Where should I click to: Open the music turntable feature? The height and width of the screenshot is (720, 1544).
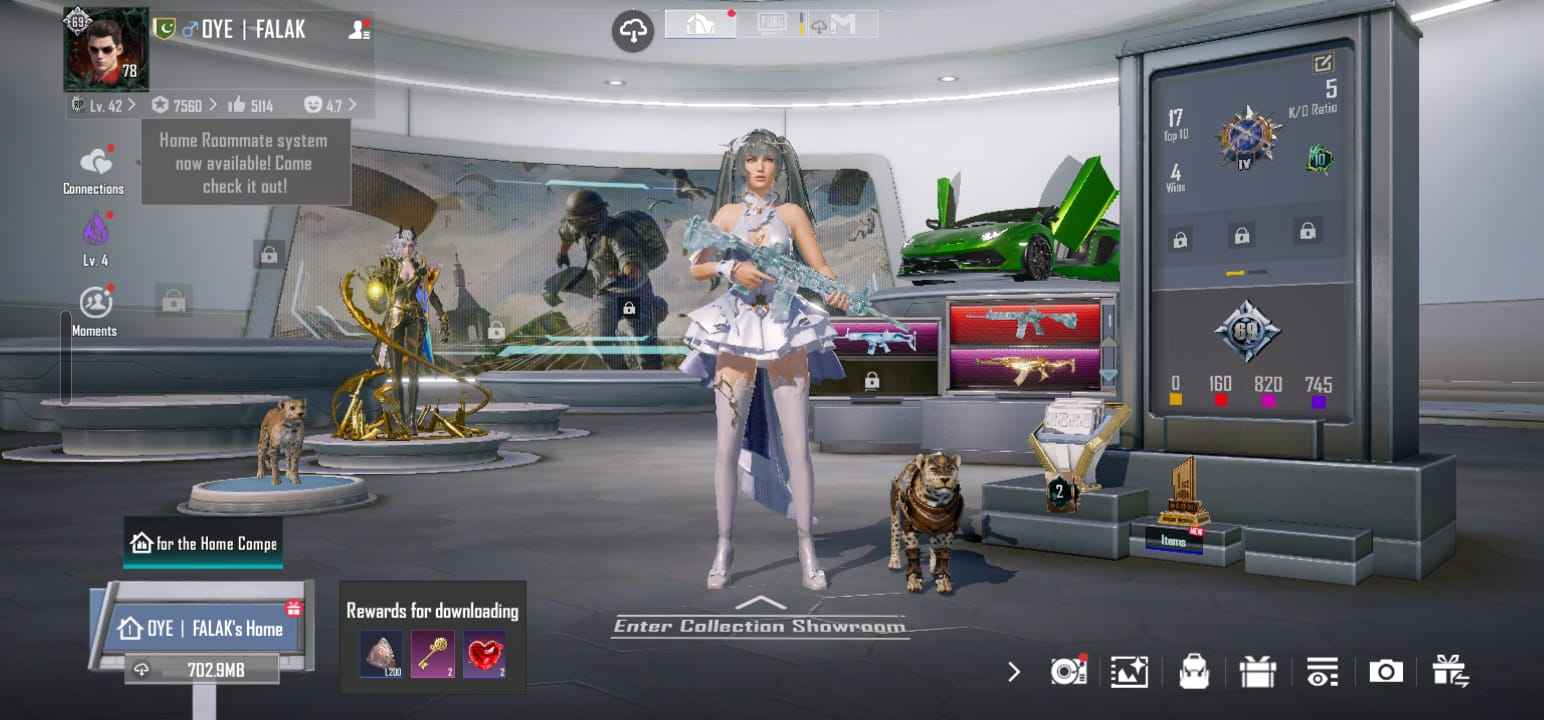1068,672
